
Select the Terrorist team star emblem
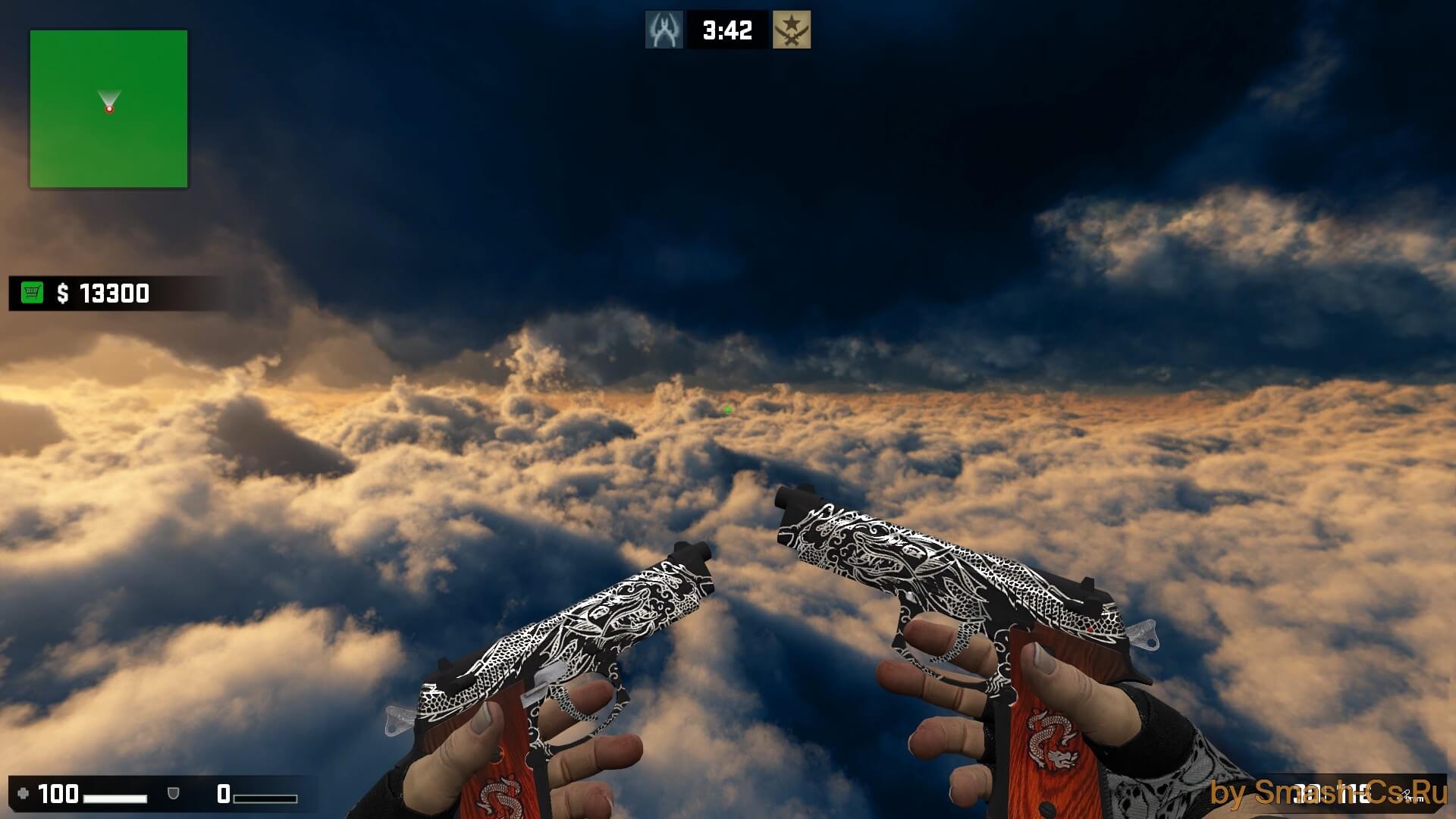791,30
